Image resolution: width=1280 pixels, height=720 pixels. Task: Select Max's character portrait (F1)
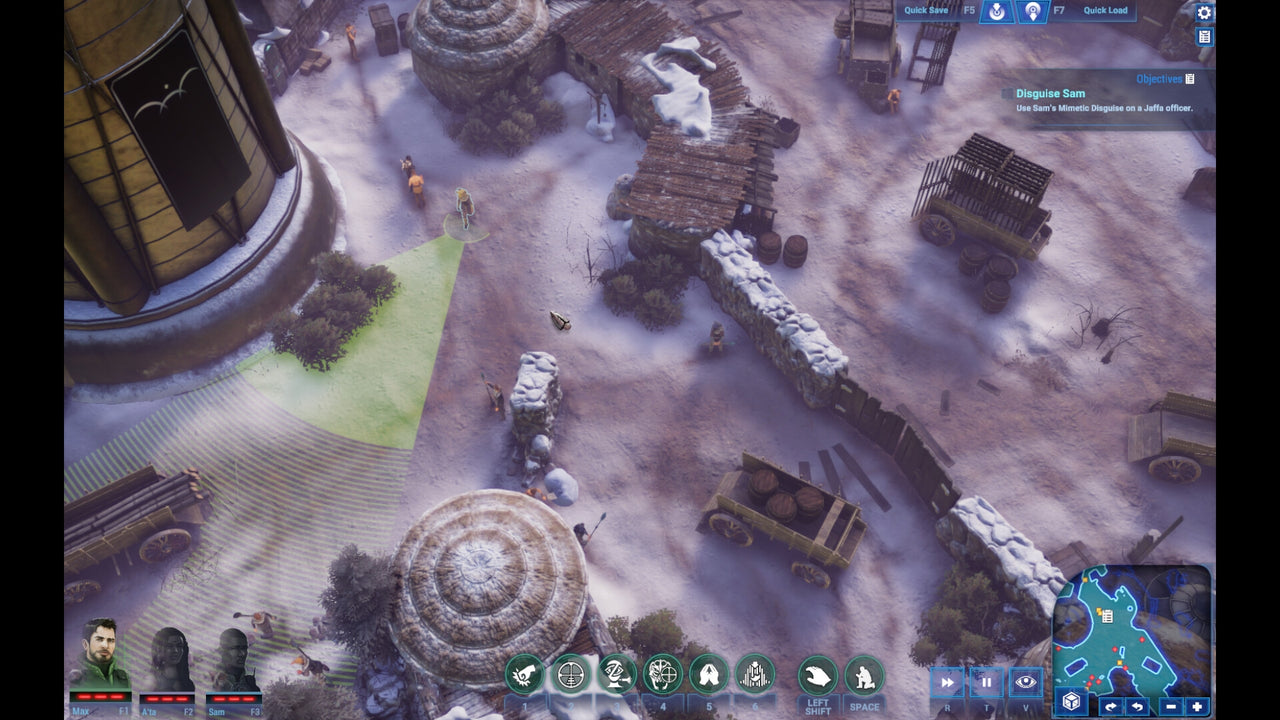pyautogui.click(x=100, y=660)
